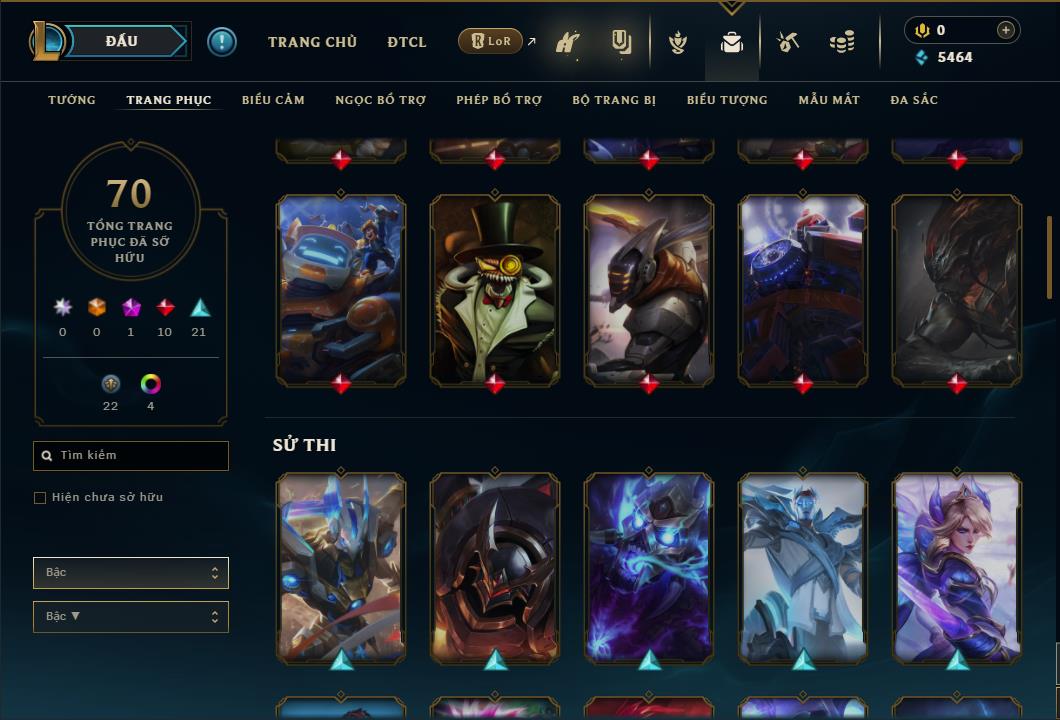Open the Bậc ▼ sort dropdown
Viewport: 1060px width, 720px height.
[131, 617]
